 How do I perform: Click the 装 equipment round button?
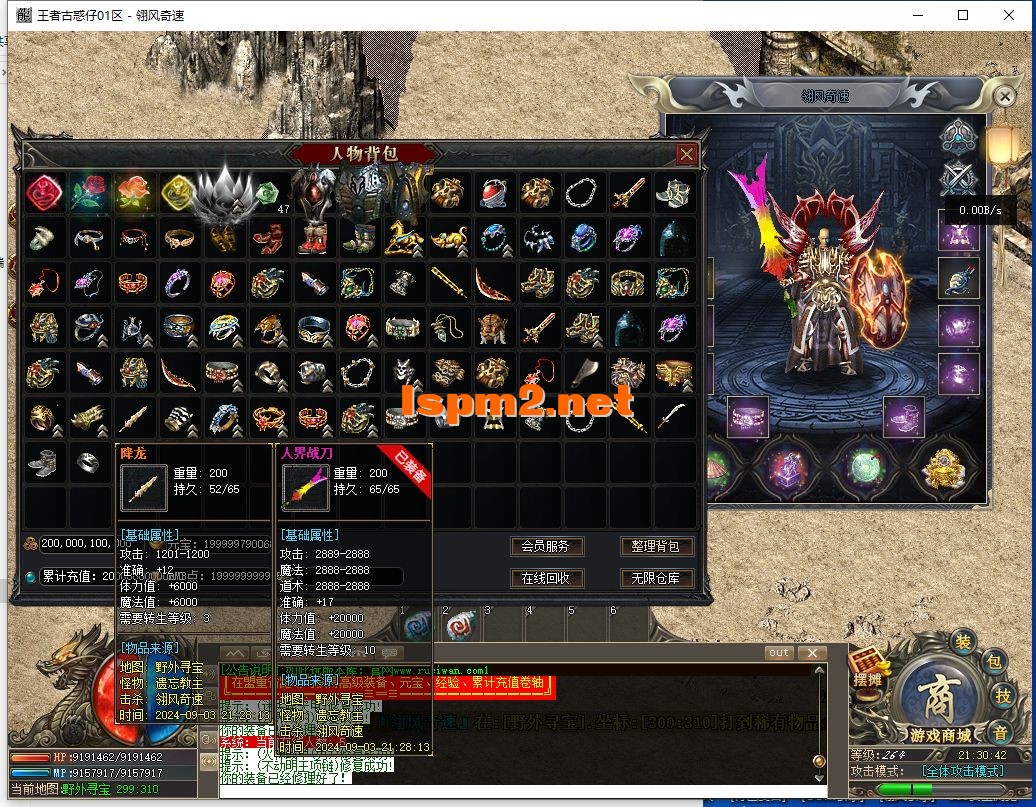coord(962,641)
